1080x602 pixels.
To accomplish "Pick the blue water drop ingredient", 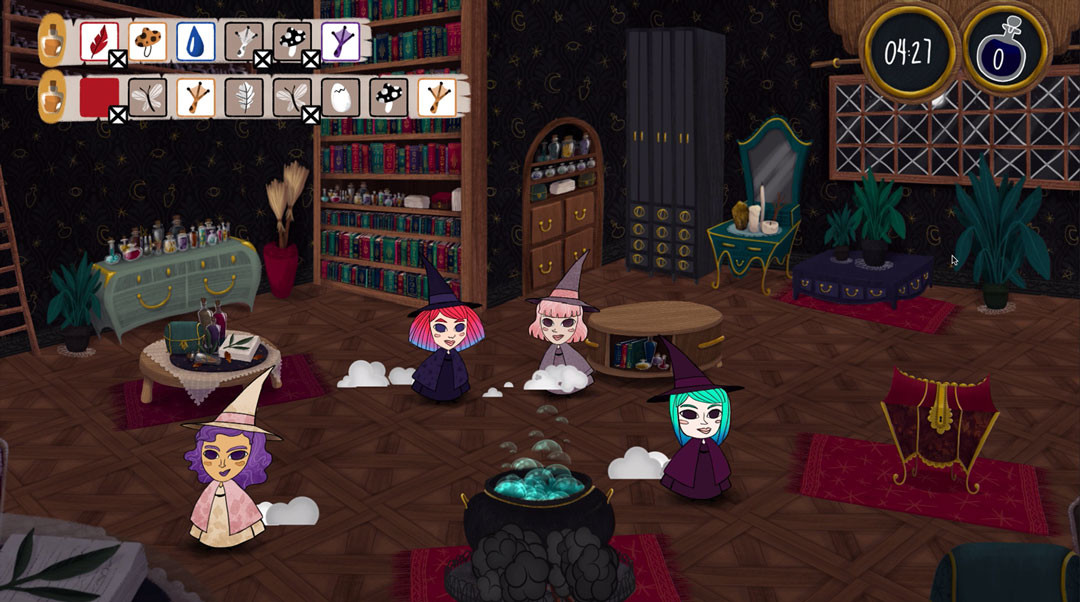I will point(196,42).
